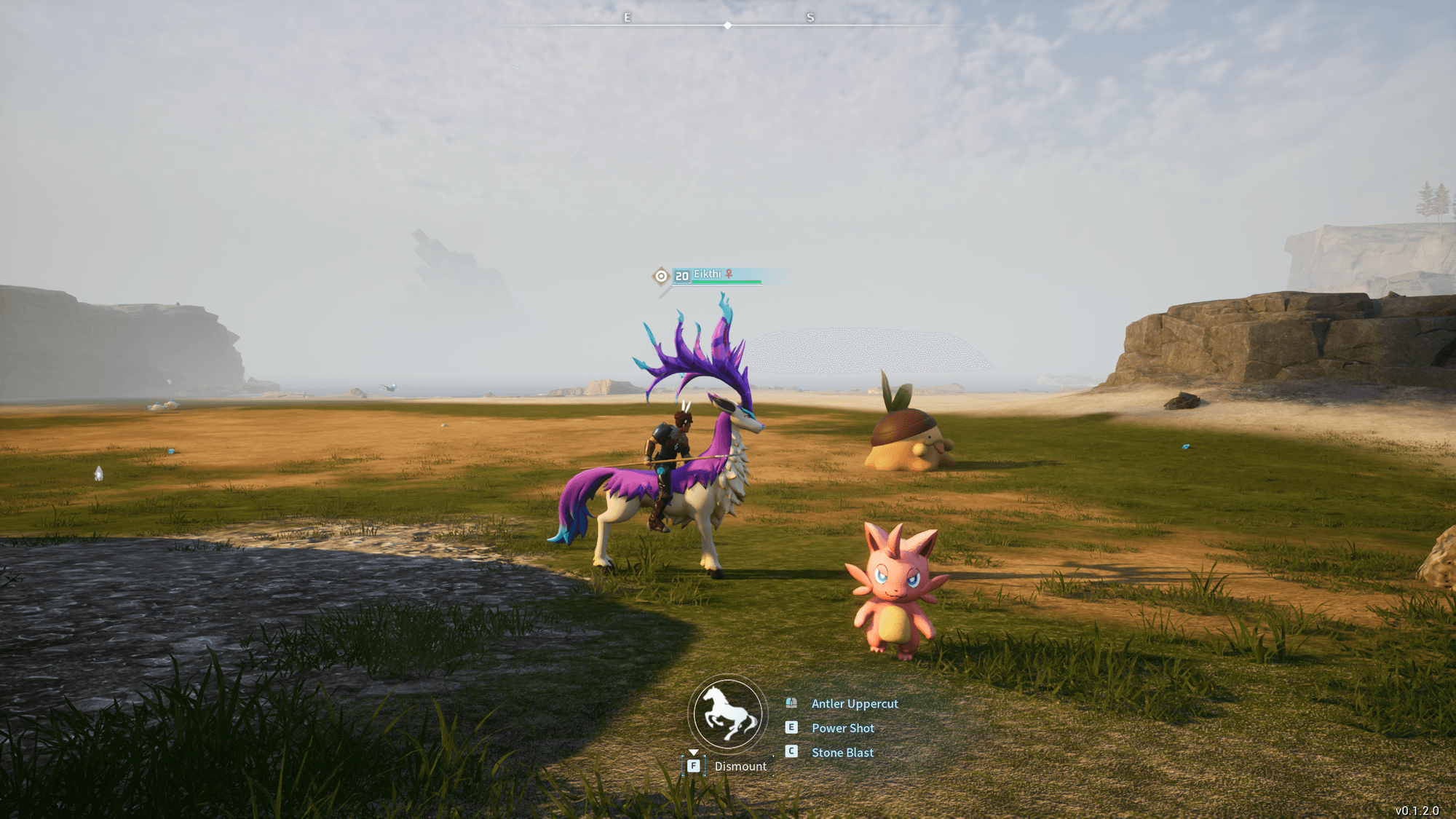The width and height of the screenshot is (1456, 819).
Task: Activate the Stone Blast skill
Action: coord(842,753)
